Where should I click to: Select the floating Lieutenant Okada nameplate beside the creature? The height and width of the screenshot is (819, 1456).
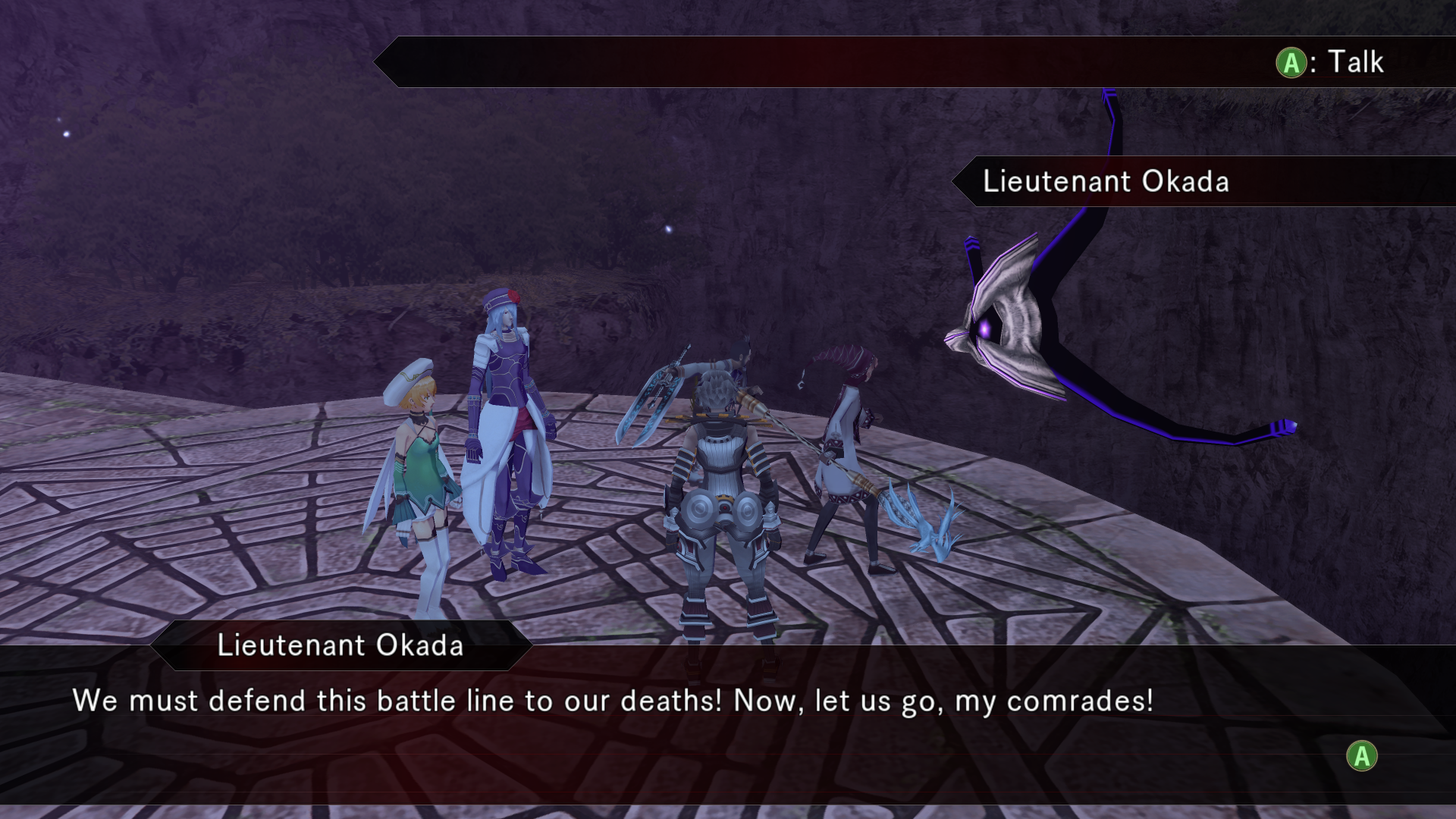click(x=1105, y=182)
